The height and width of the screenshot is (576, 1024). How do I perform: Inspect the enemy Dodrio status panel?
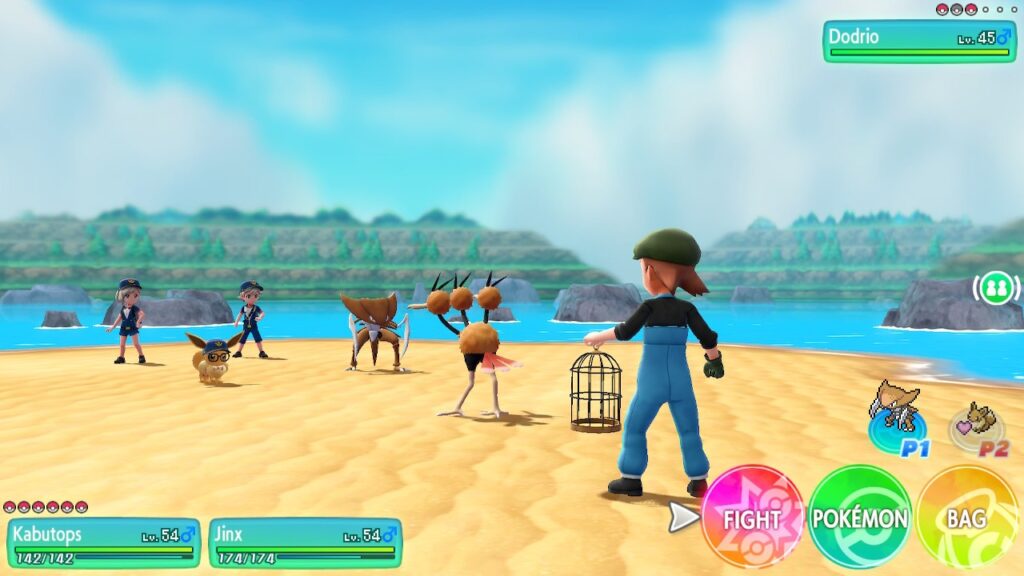(x=919, y=42)
